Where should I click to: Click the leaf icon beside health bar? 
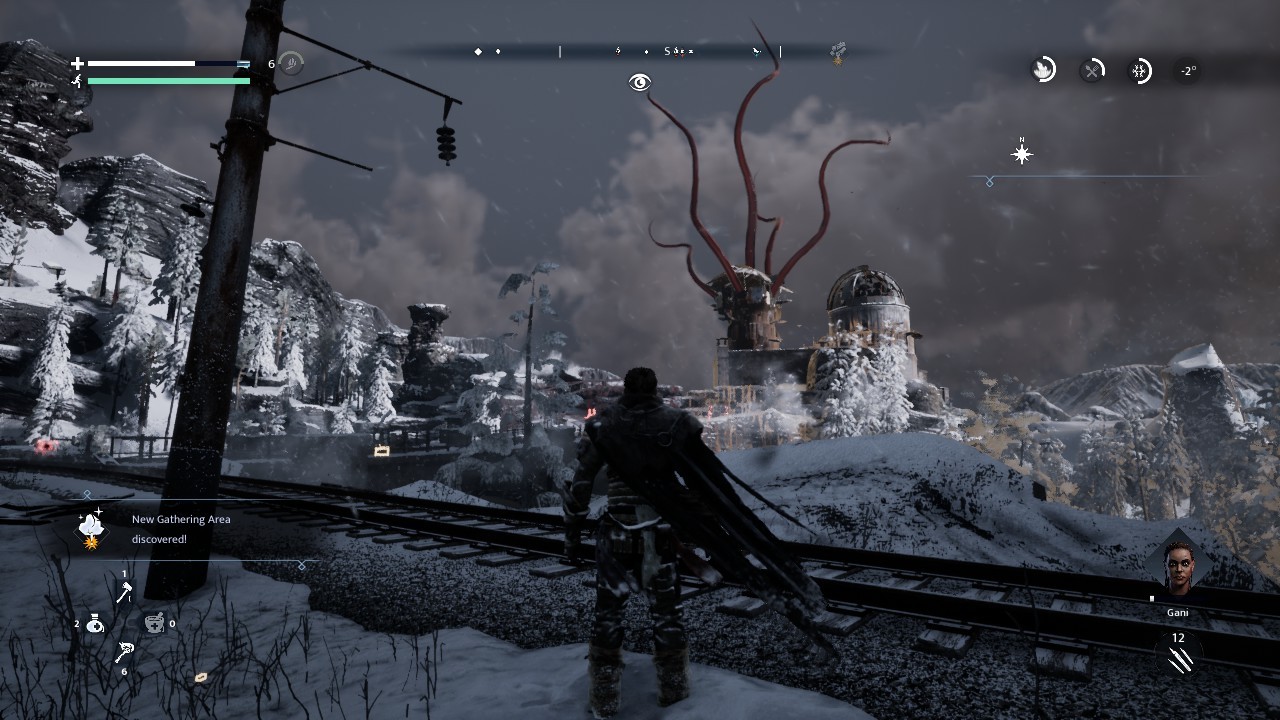pos(291,64)
